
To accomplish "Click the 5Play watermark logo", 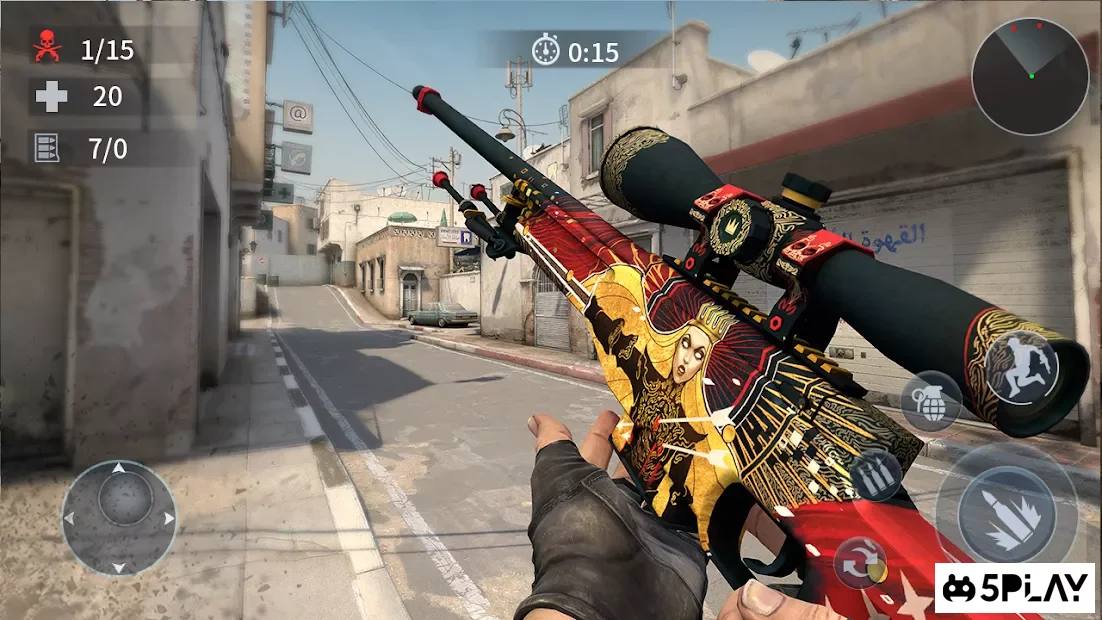I will coord(1015,588).
